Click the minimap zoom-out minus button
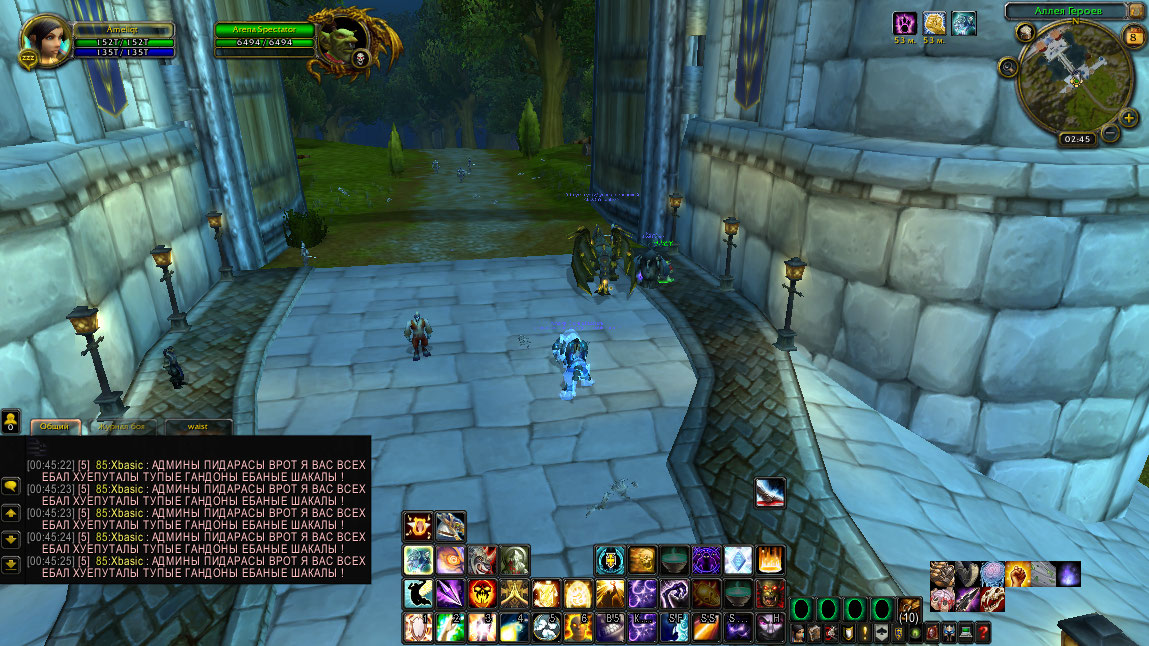Image resolution: width=1149 pixels, height=646 pixels. (1110, 133)
